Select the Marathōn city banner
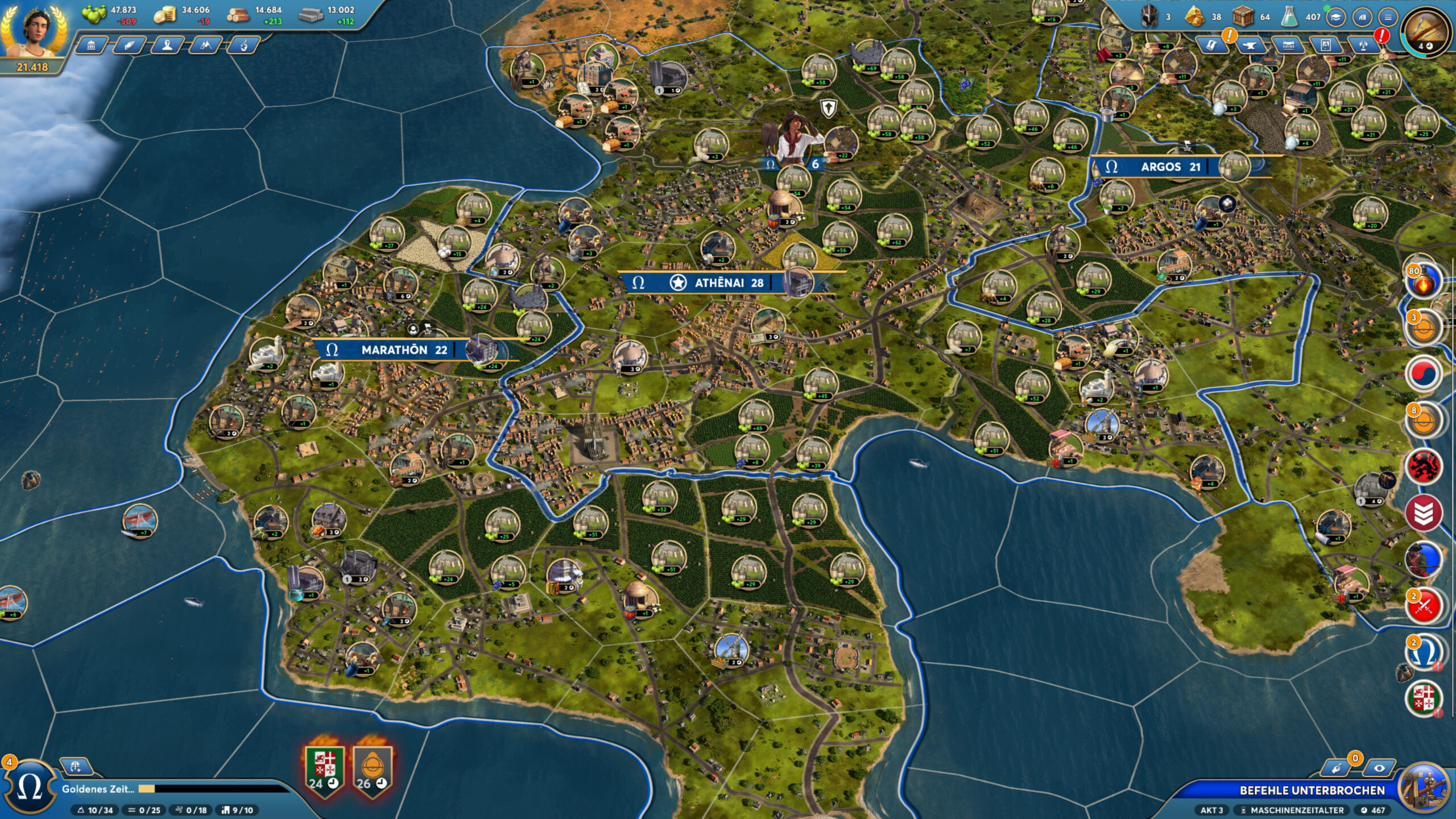The image size is (1456, 819). point(404,350)
